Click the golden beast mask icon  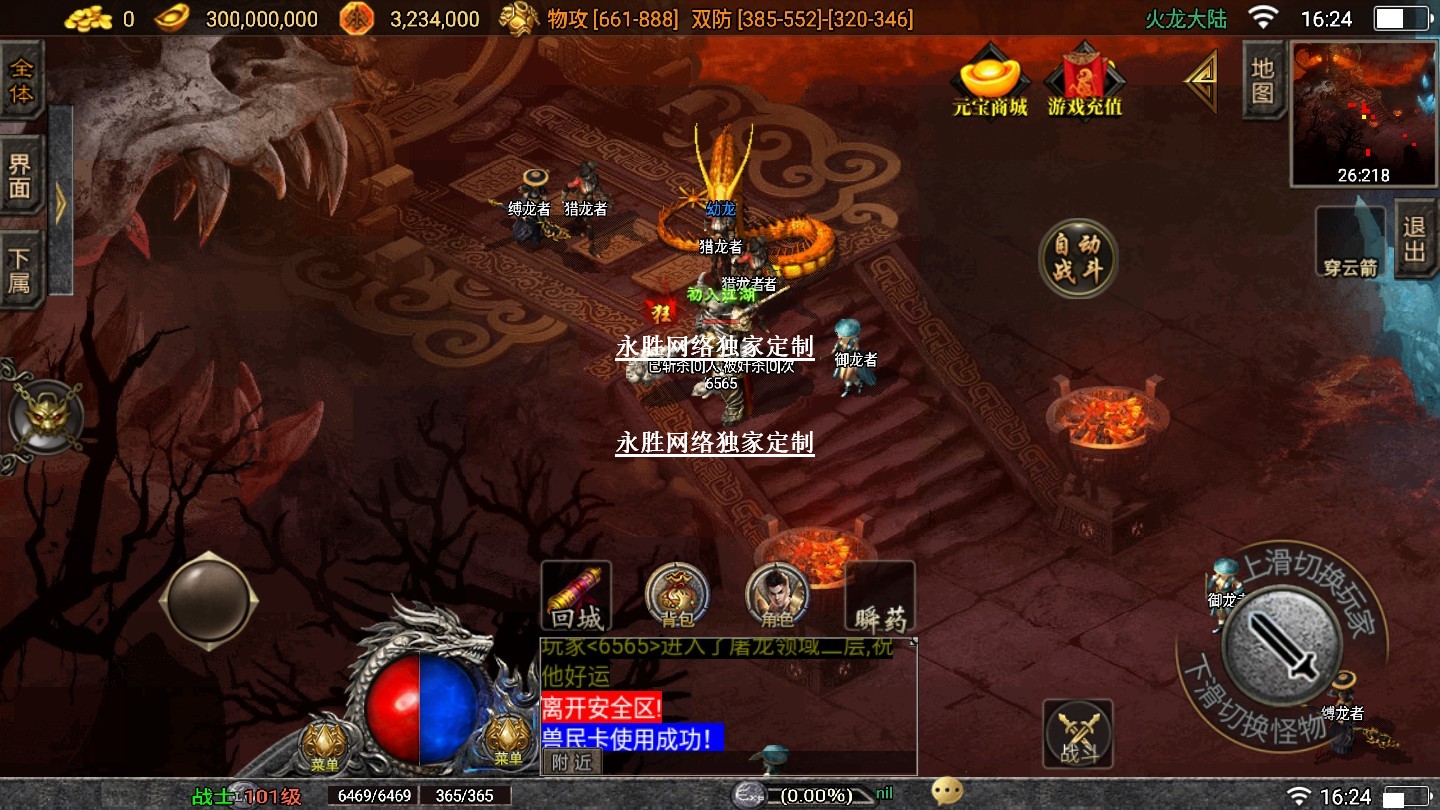[45, 417]
